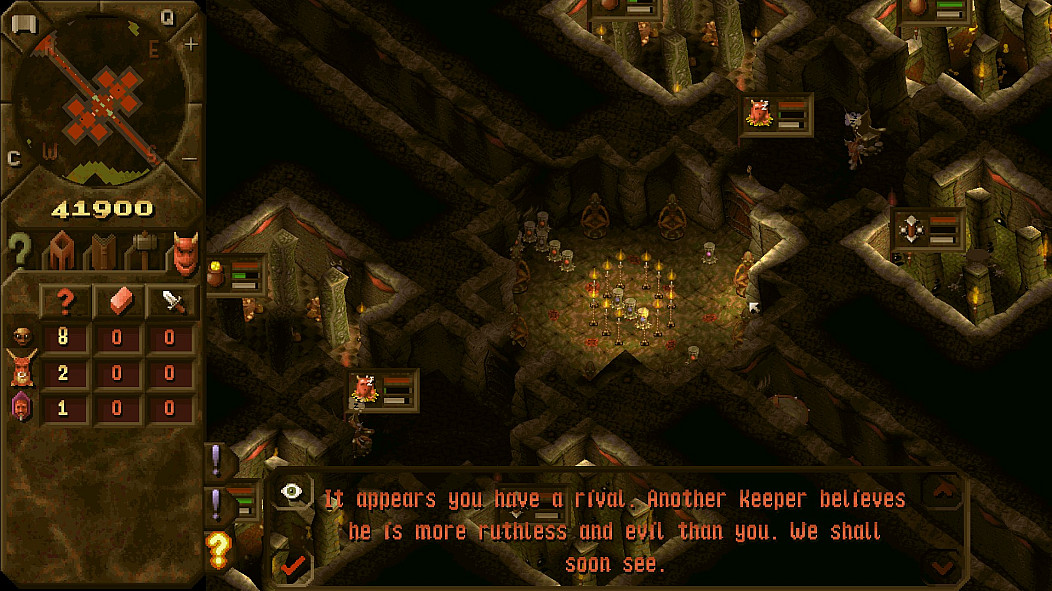
Task: Open the yellow question mark objective message
Action: pos(218,548)
